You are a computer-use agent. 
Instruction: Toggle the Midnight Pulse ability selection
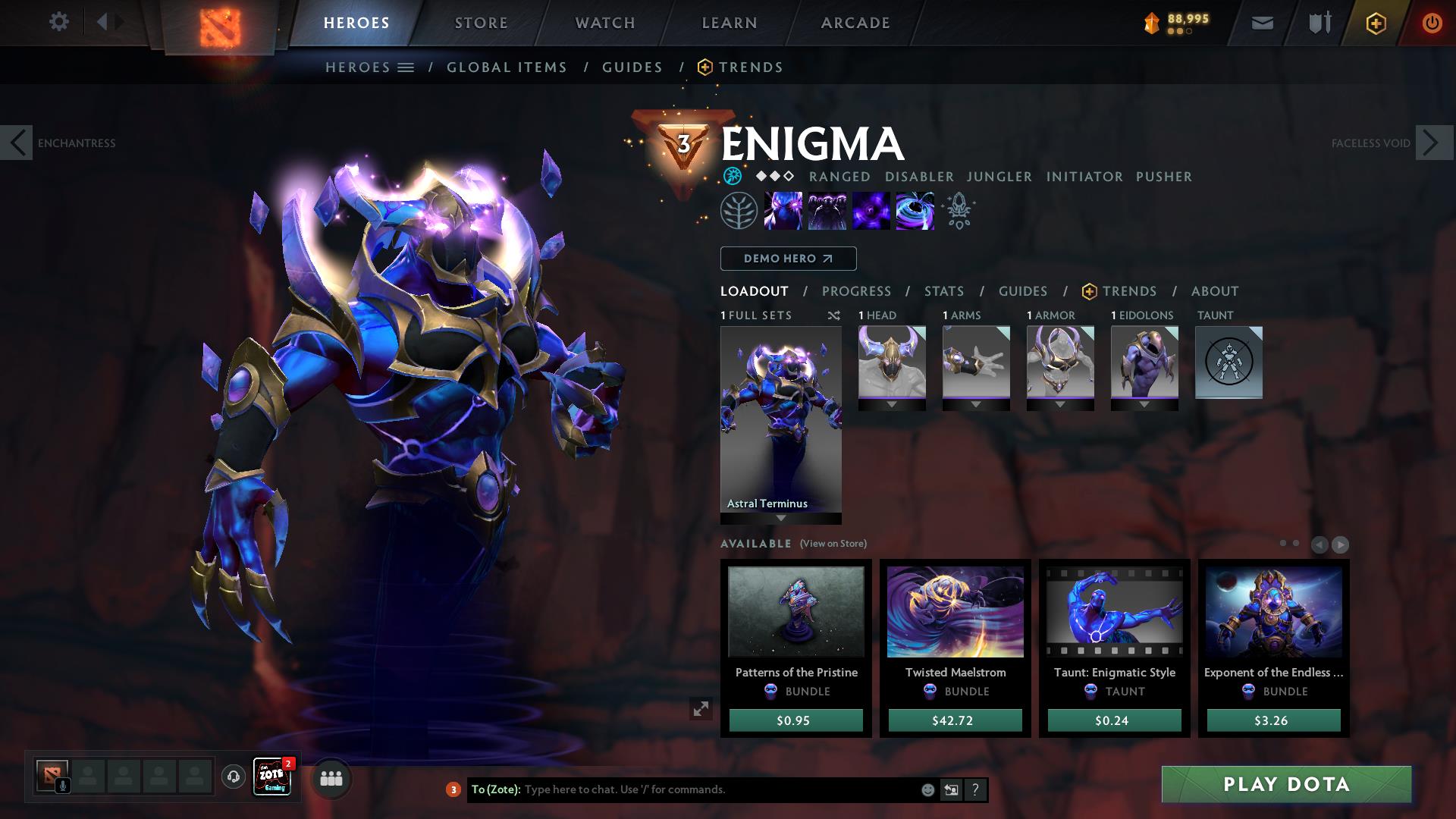(x=871, y=211)
